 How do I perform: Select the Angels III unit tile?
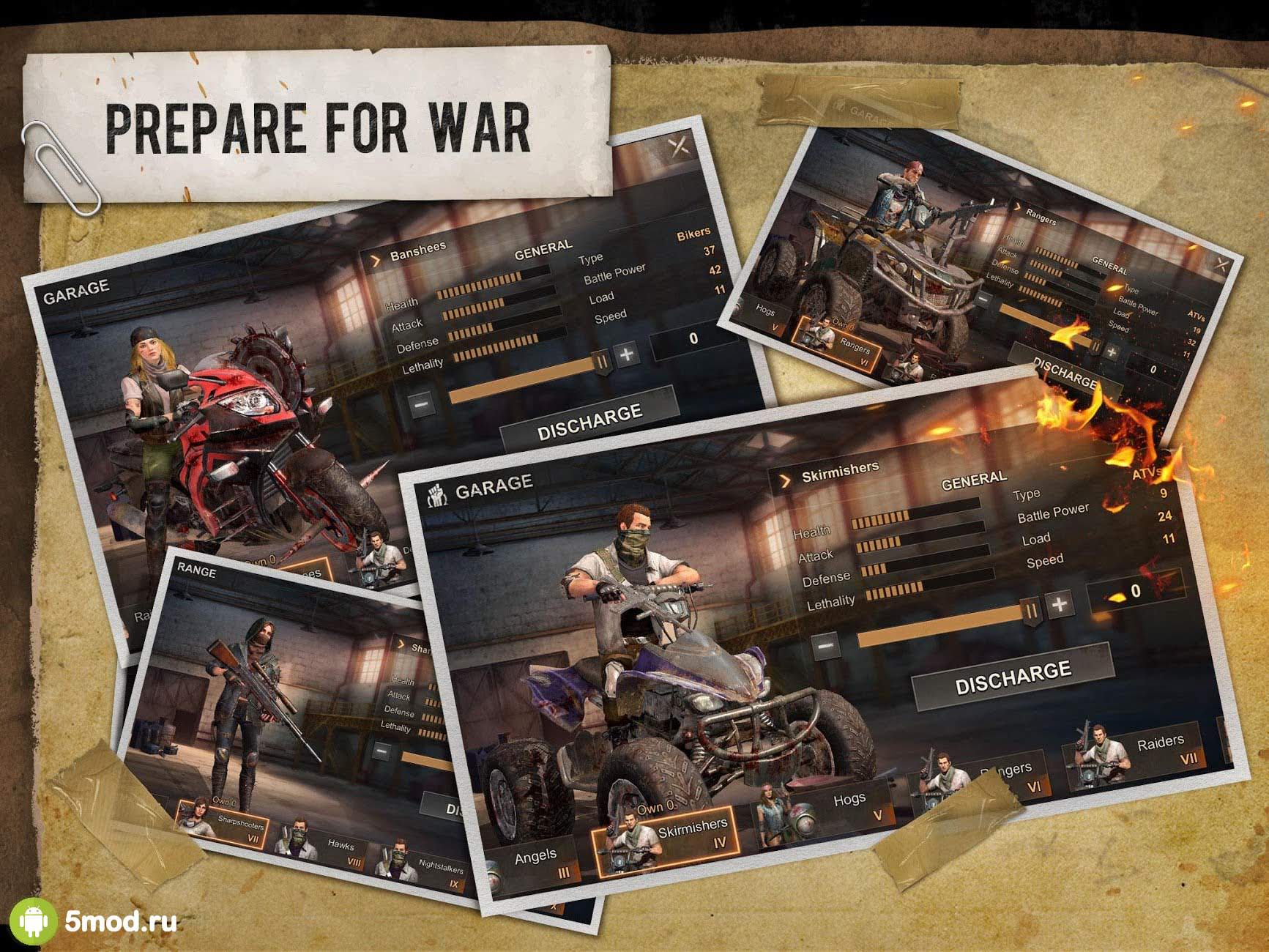[x=537, y=861]
